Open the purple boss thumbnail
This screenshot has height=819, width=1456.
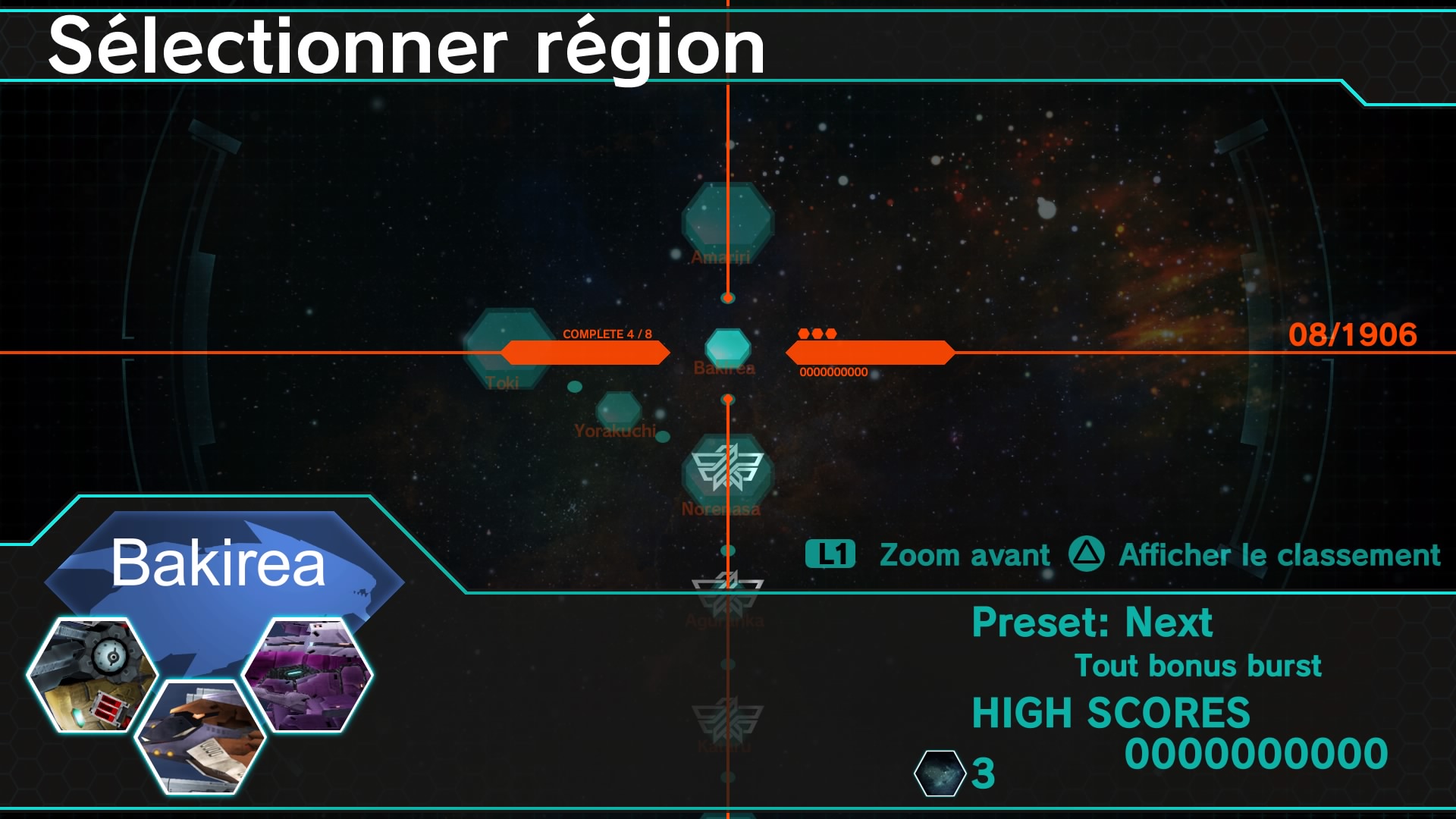pyautogui.click(x=307, y=675)
